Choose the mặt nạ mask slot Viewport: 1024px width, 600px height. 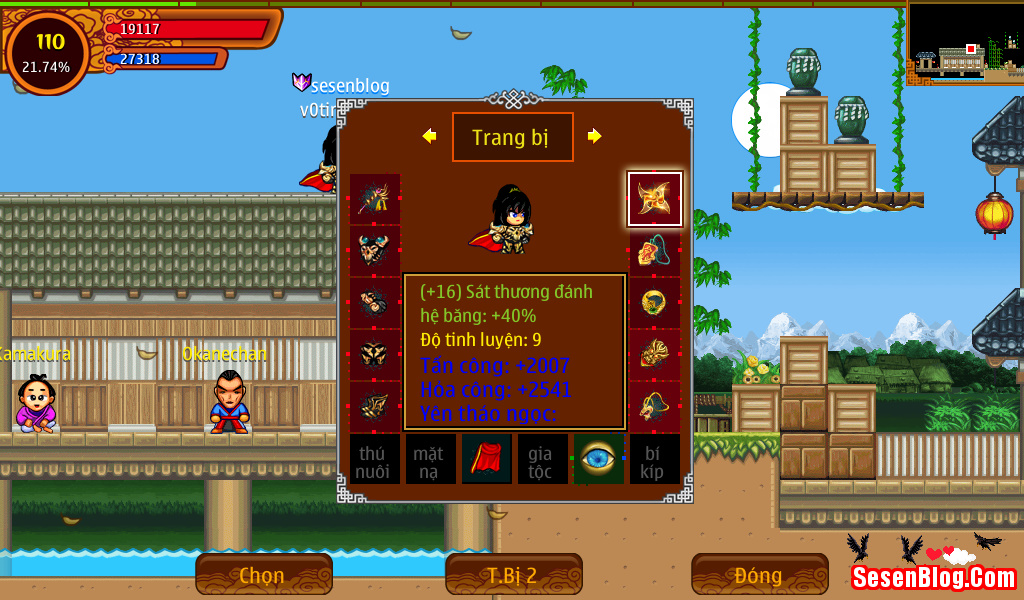coord(431,459)
